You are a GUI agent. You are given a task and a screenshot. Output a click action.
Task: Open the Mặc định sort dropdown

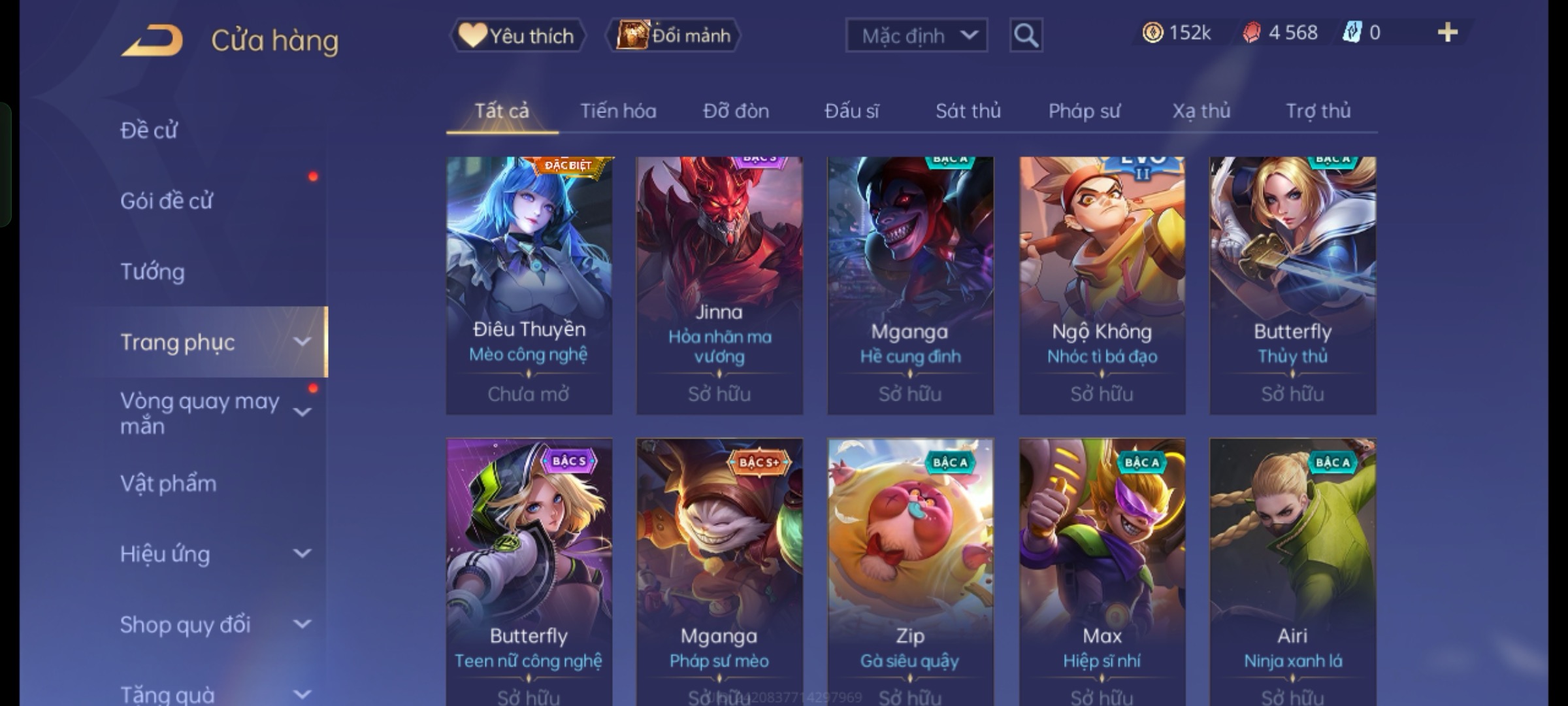(x=916, y=35)
